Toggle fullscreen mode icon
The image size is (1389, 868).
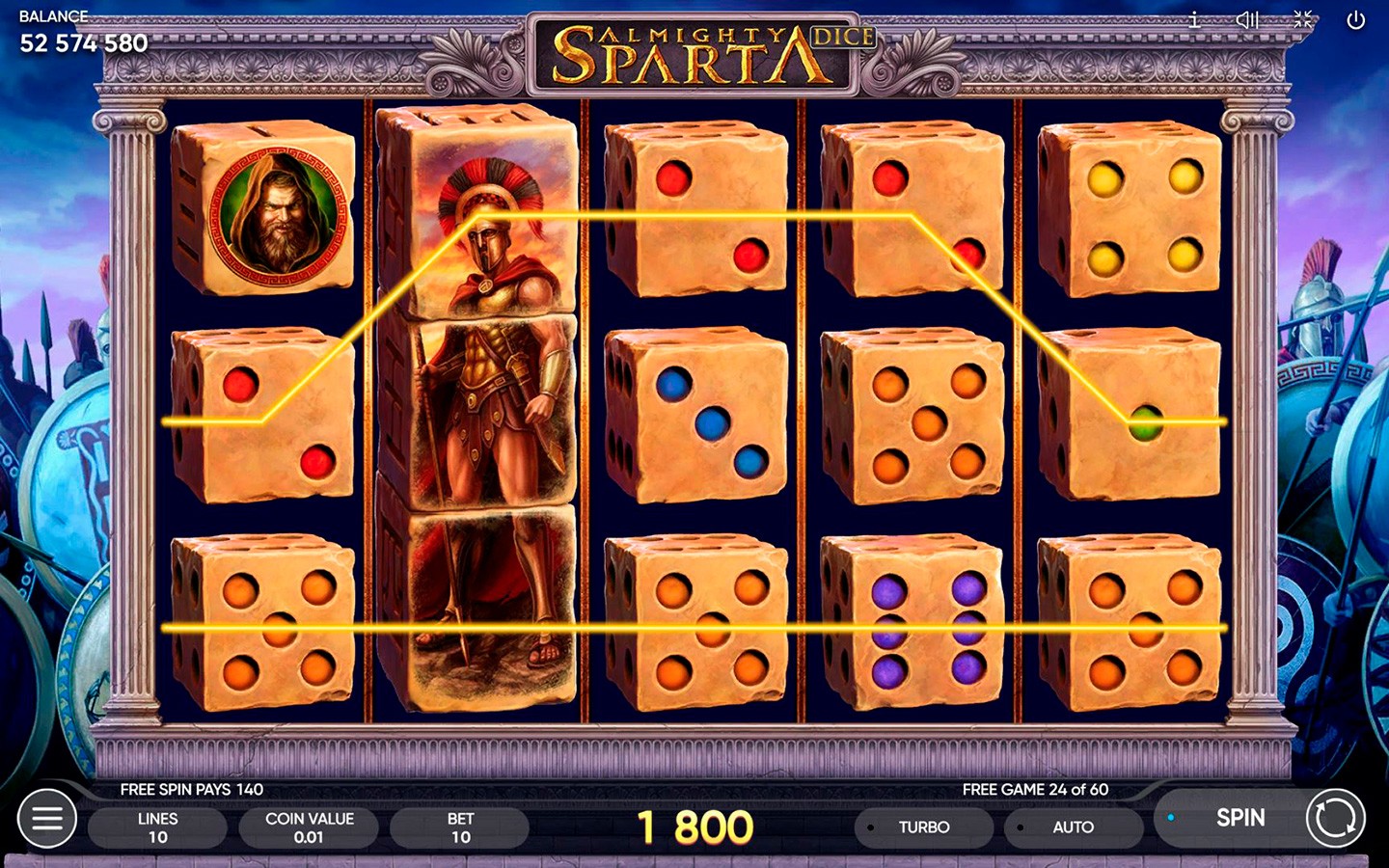(1302, 19)
